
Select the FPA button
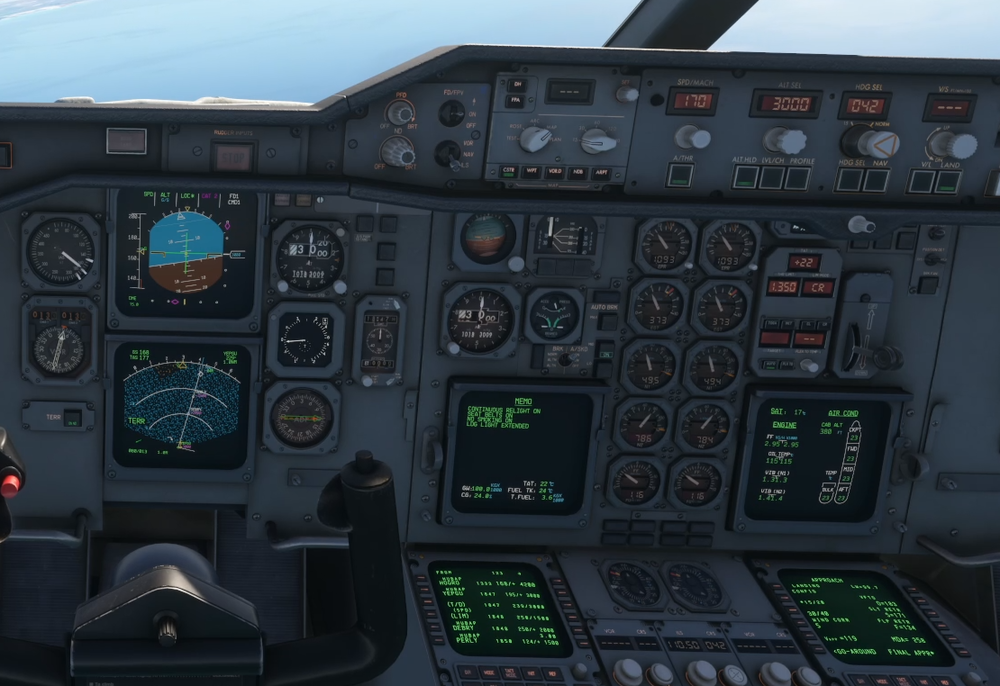tap(516, 101)
